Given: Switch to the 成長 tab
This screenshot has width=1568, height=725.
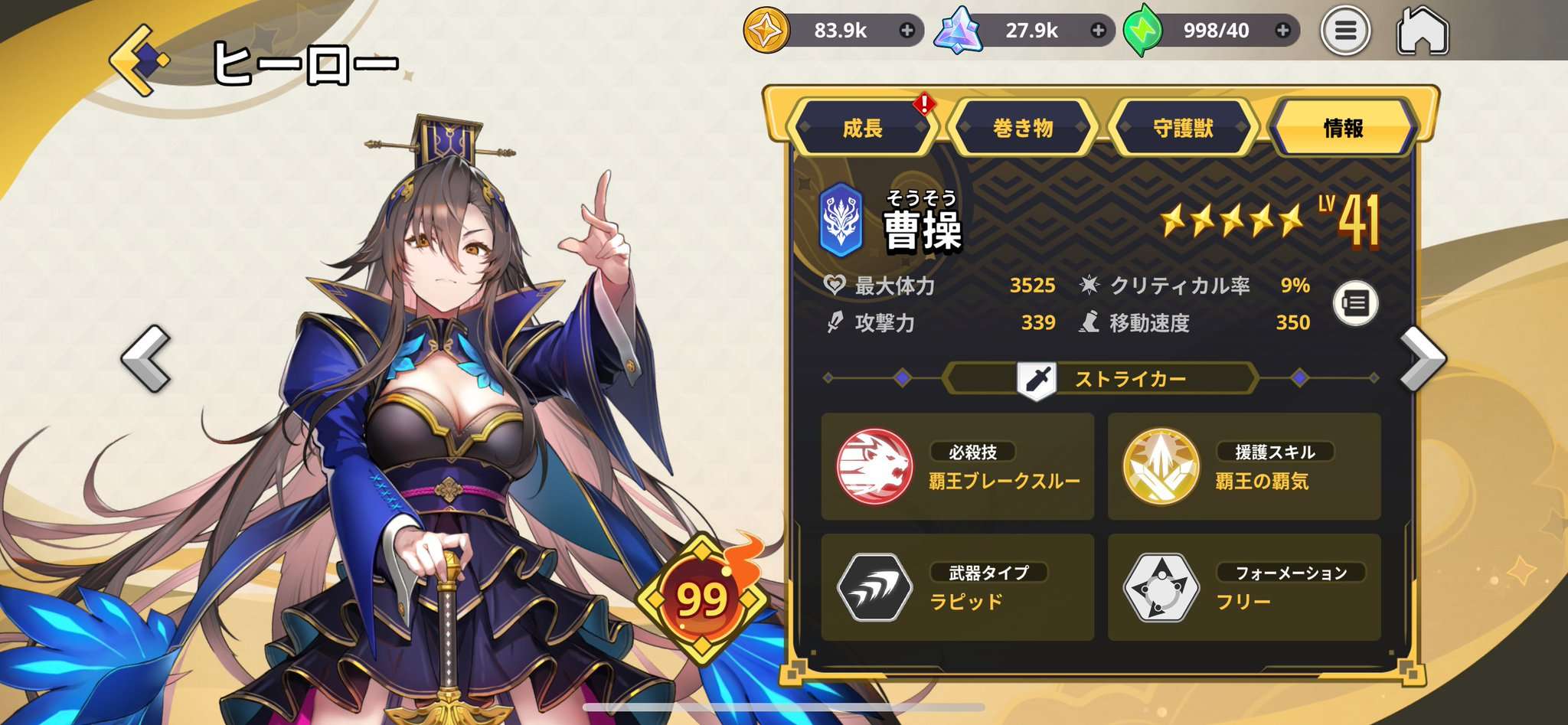Looking at the screenshot, I should pos(863,128).
